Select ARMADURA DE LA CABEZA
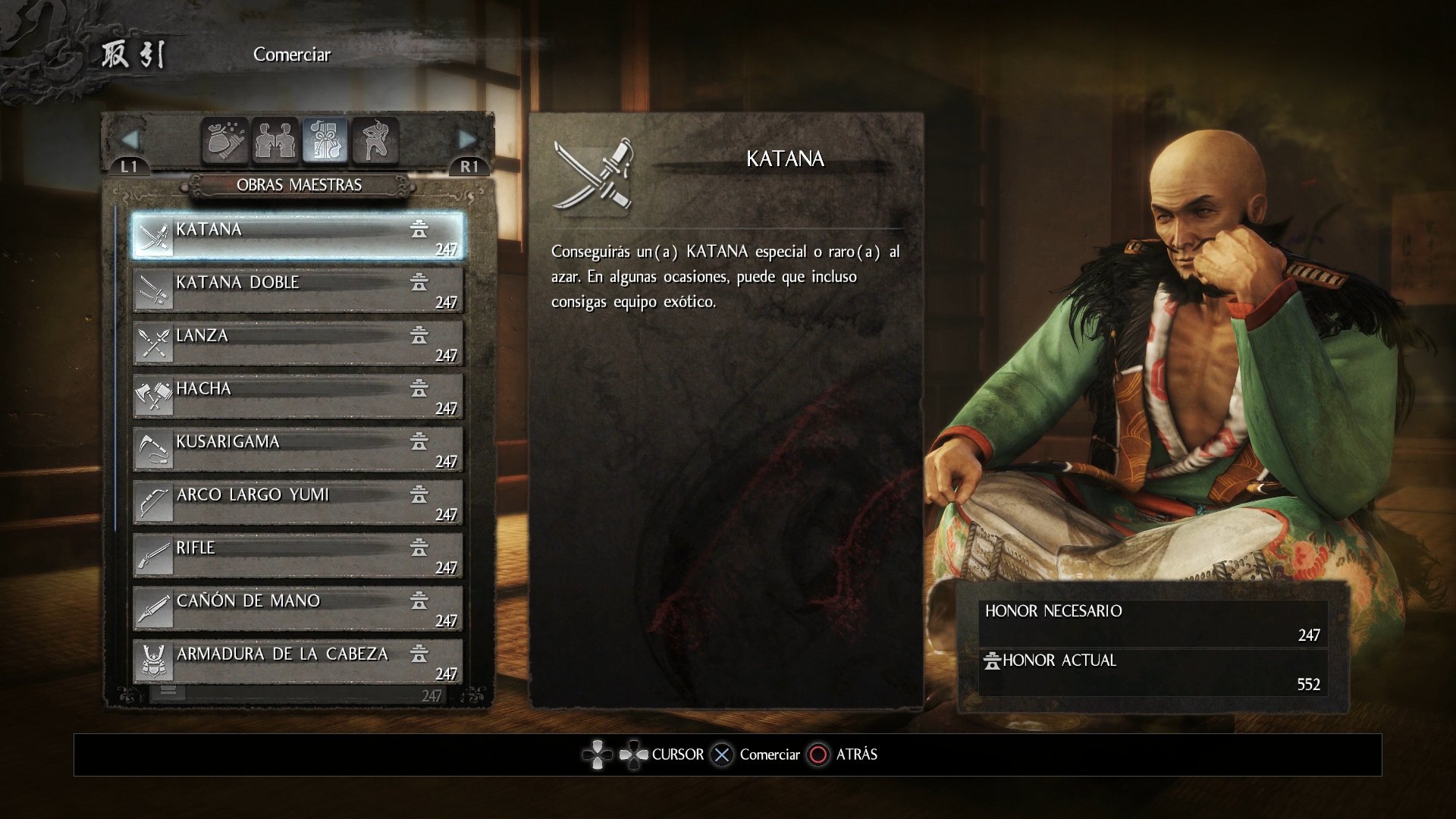The width and height of the screenshot is (1456, 819). click(x=297, y=661)
